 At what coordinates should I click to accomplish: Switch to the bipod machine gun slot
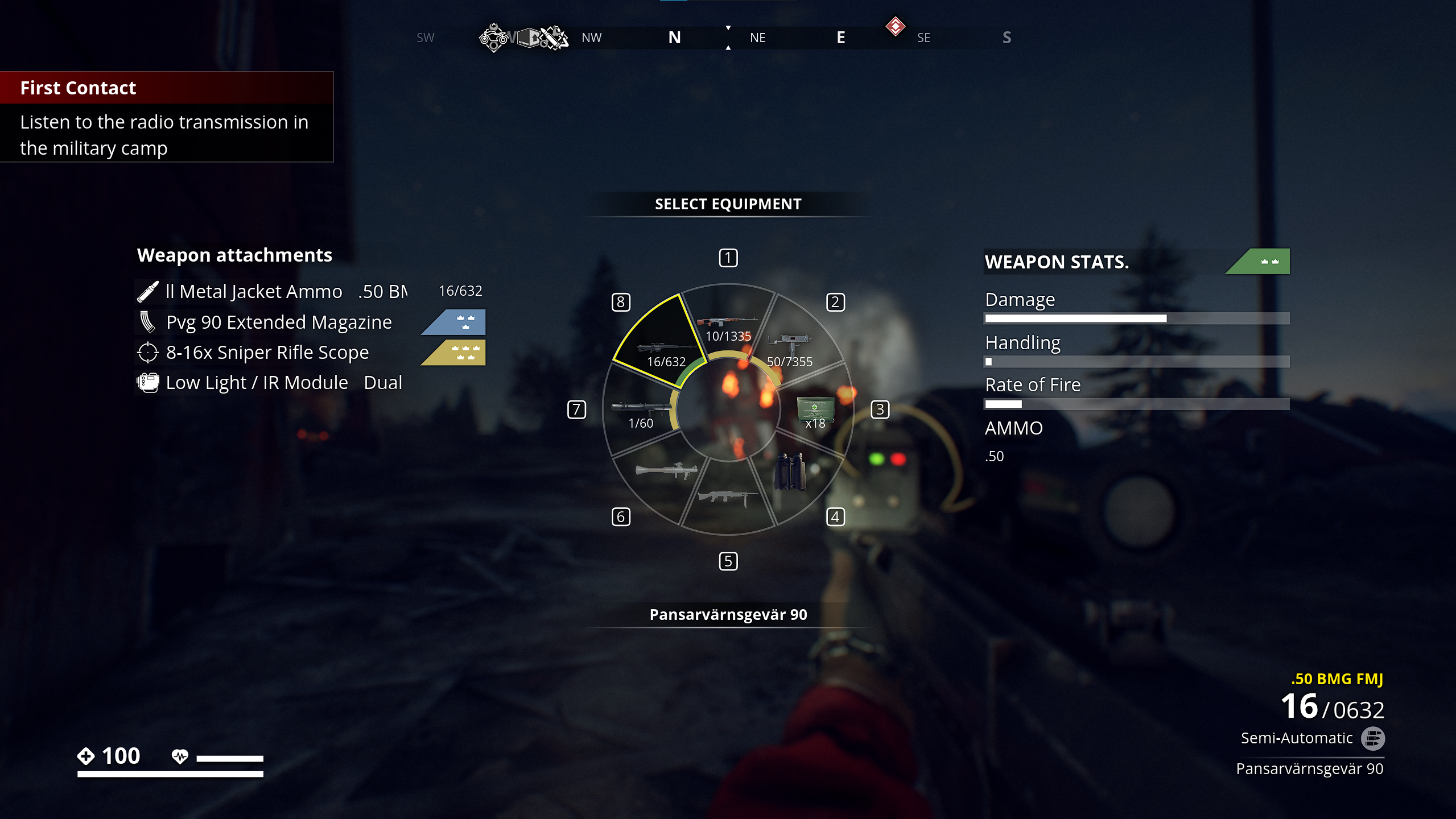(x=728, y=497)
